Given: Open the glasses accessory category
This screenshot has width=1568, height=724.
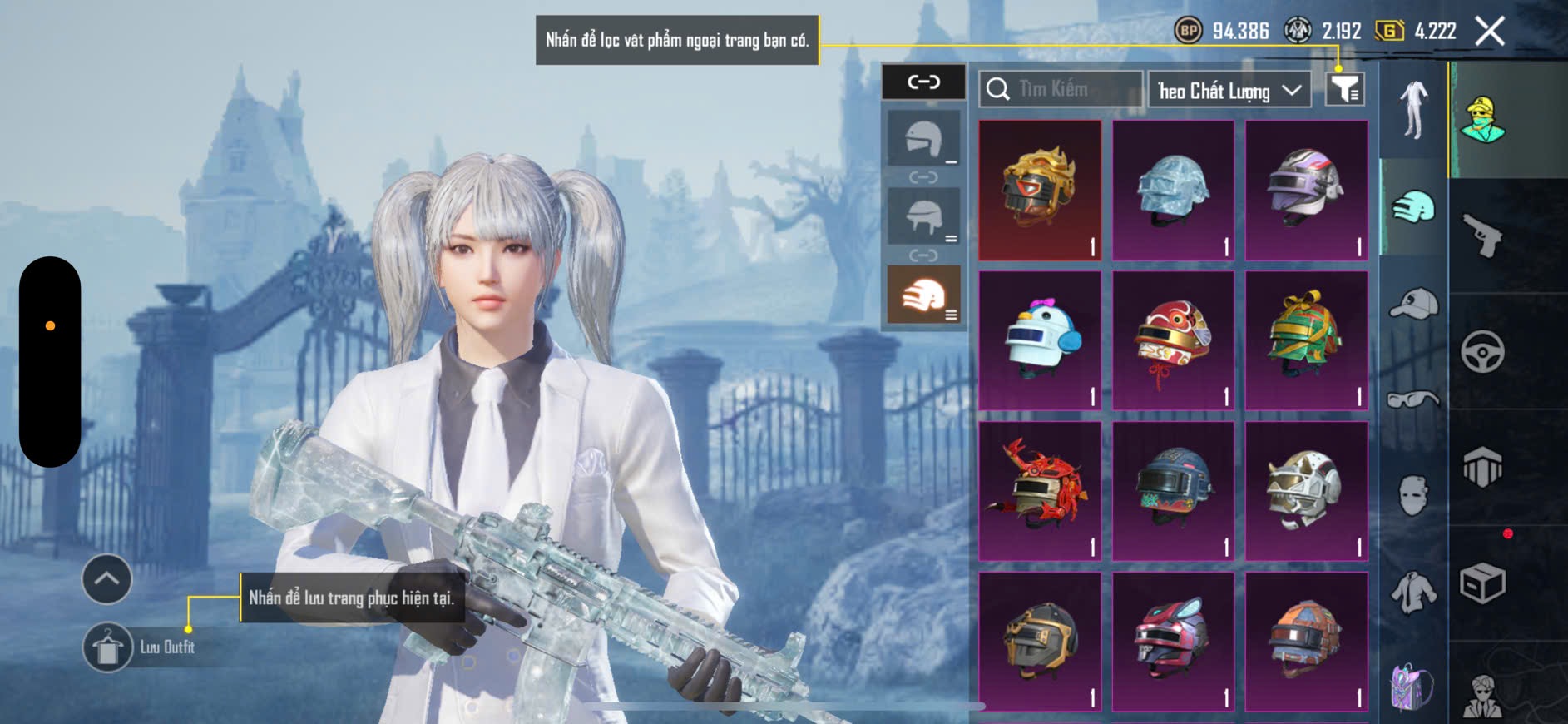Looking at the screenshot, I should [1412, 400].
